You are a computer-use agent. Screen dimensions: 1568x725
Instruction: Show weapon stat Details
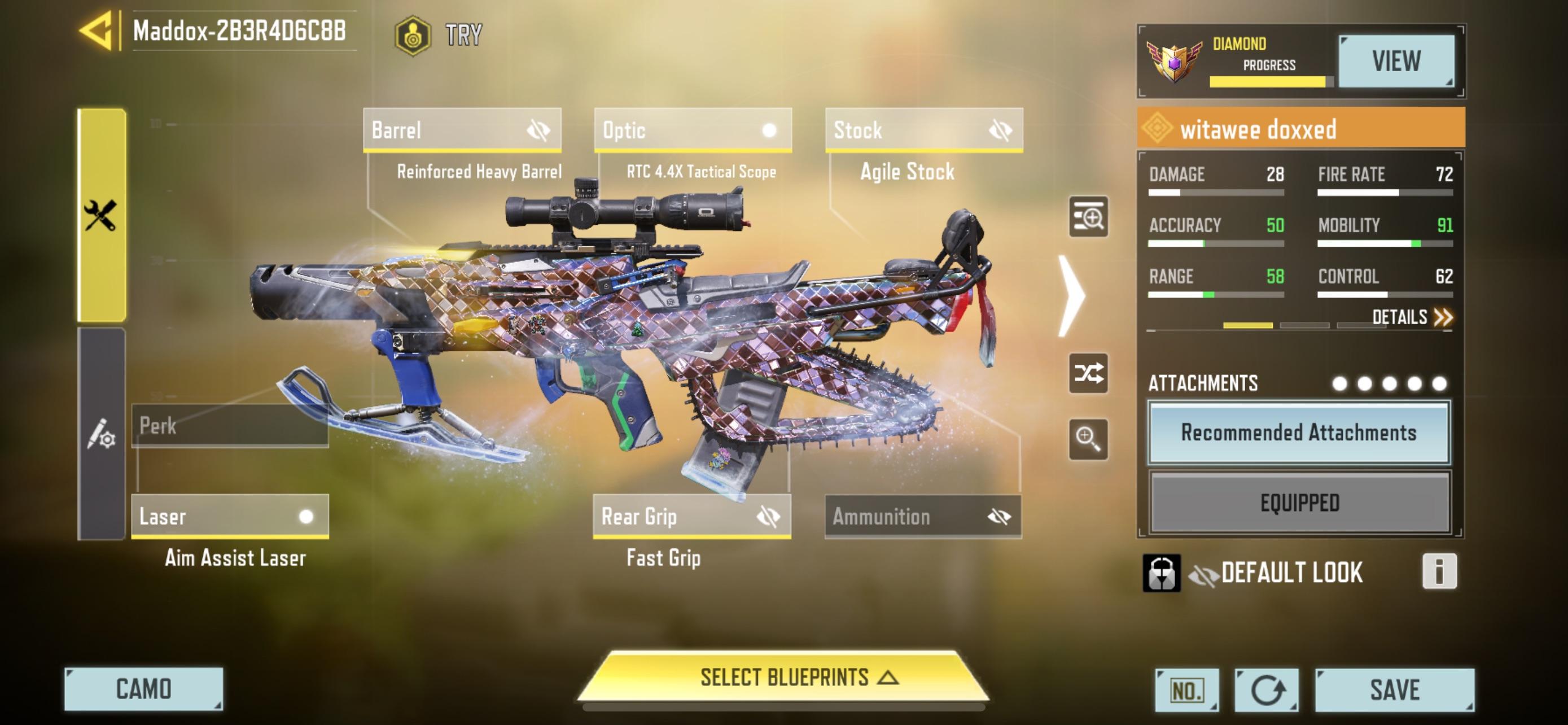coord(1412,317)
